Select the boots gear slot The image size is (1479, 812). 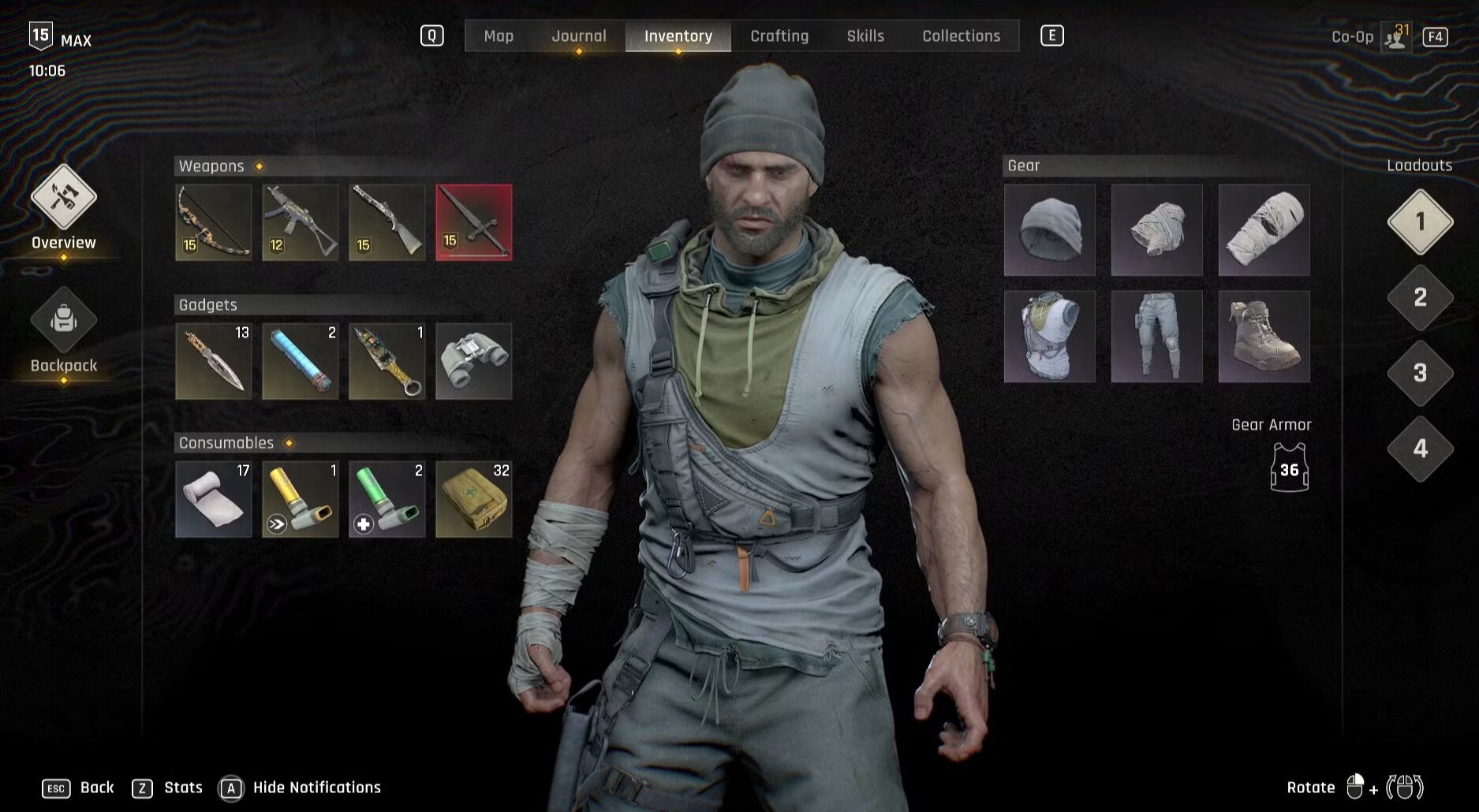[x=1264, y=337]
